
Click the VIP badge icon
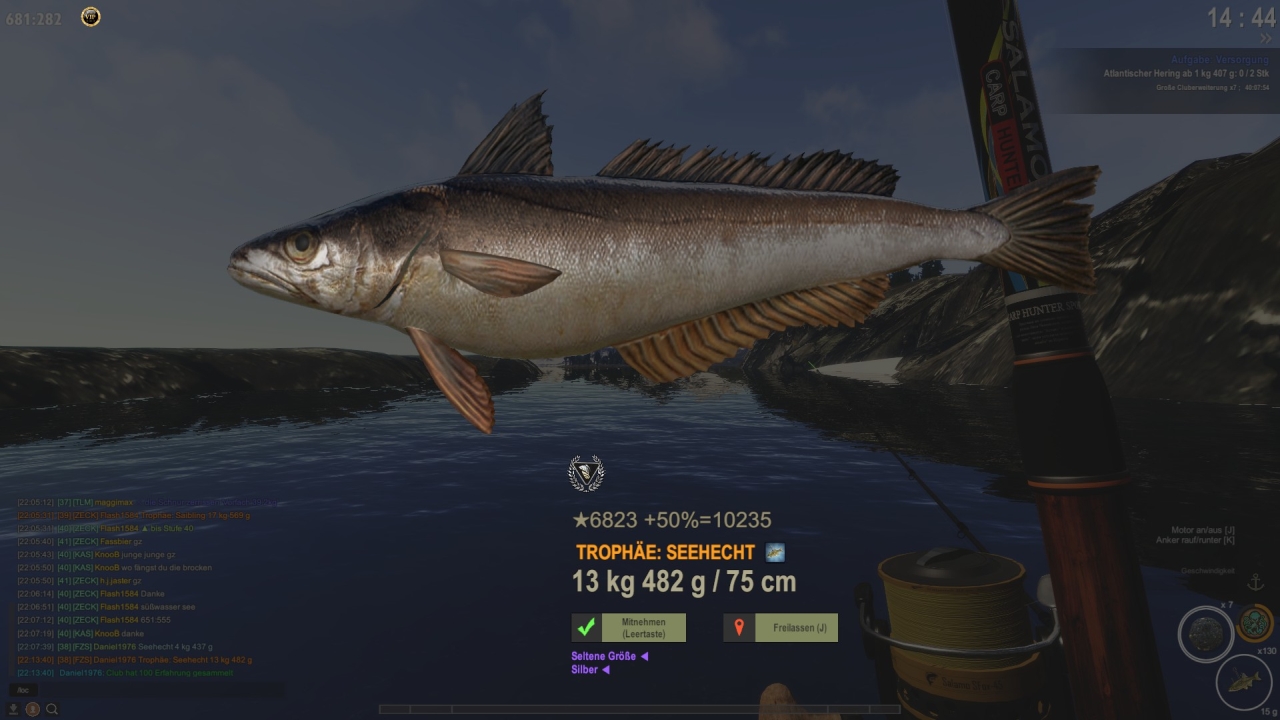coord(90,17)
